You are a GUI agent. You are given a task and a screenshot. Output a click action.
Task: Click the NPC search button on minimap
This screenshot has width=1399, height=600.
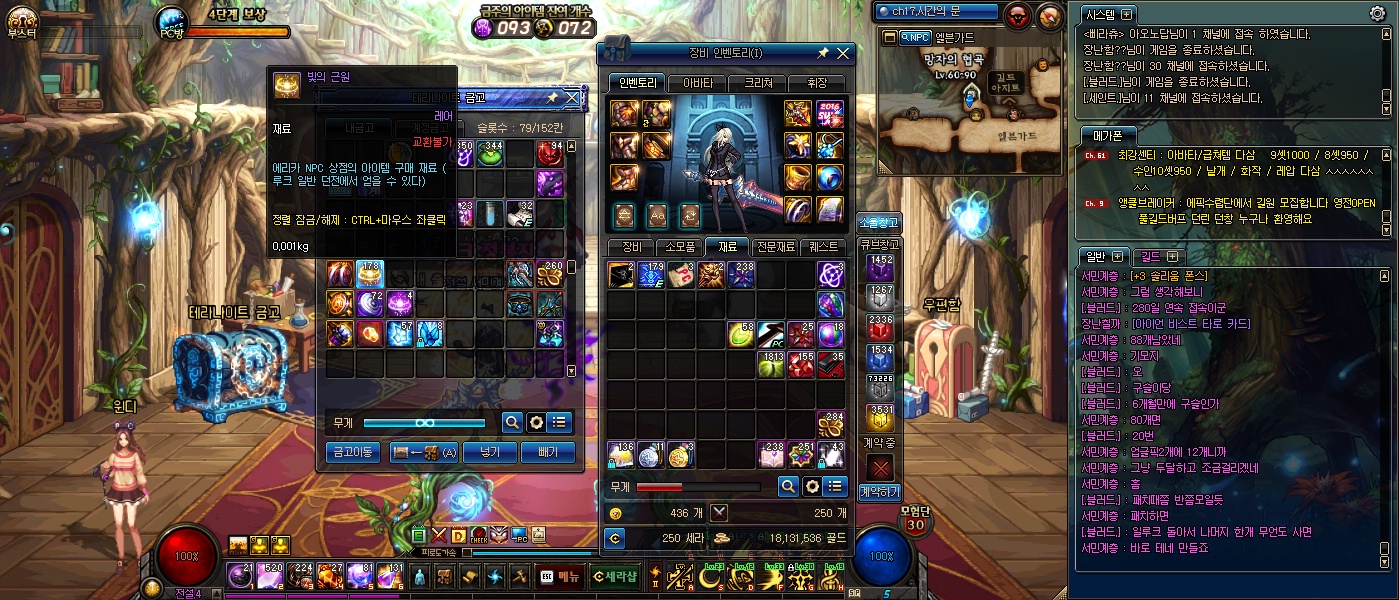point(914,37)
